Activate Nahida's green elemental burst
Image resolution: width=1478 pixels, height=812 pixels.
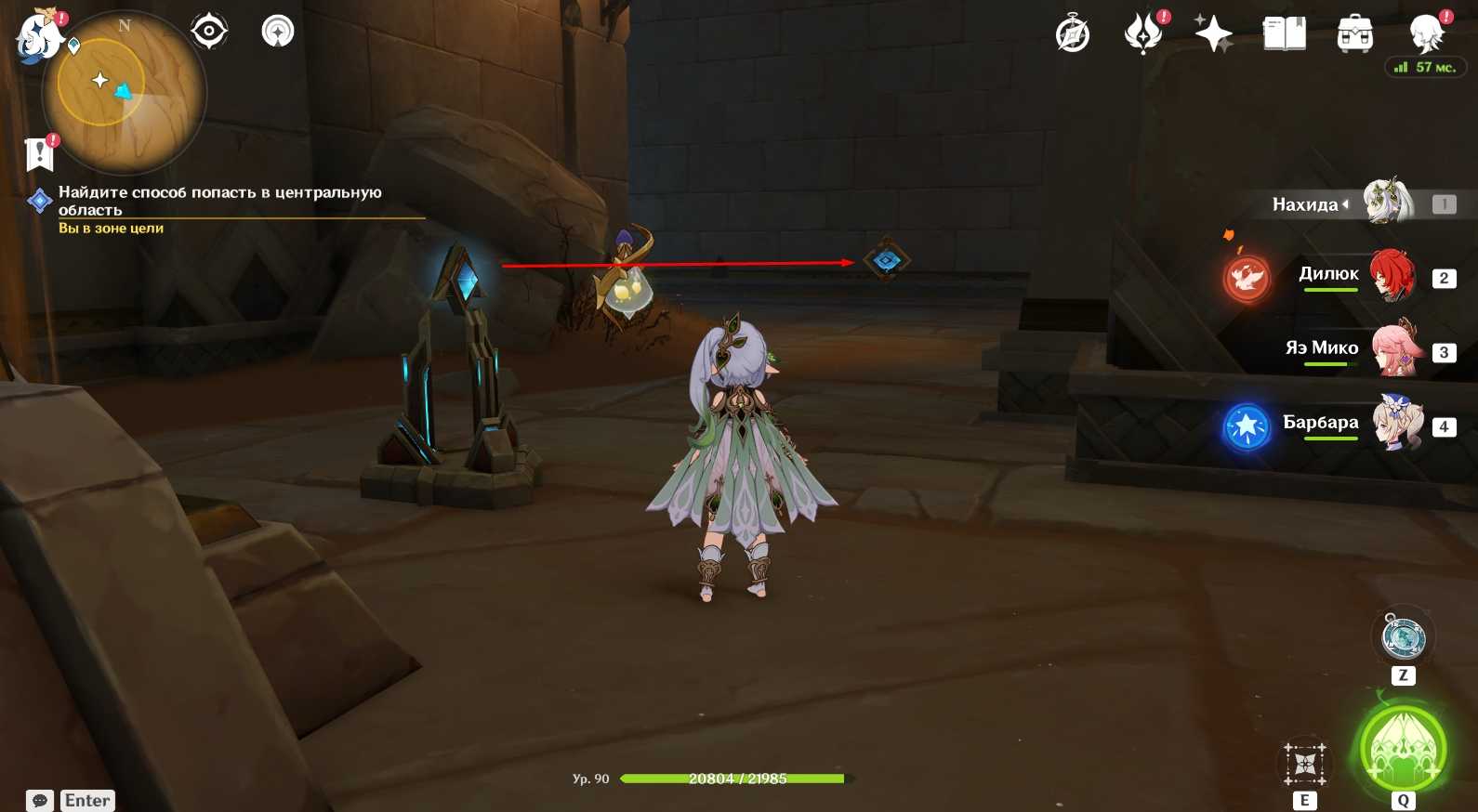tap(1403, 748)
